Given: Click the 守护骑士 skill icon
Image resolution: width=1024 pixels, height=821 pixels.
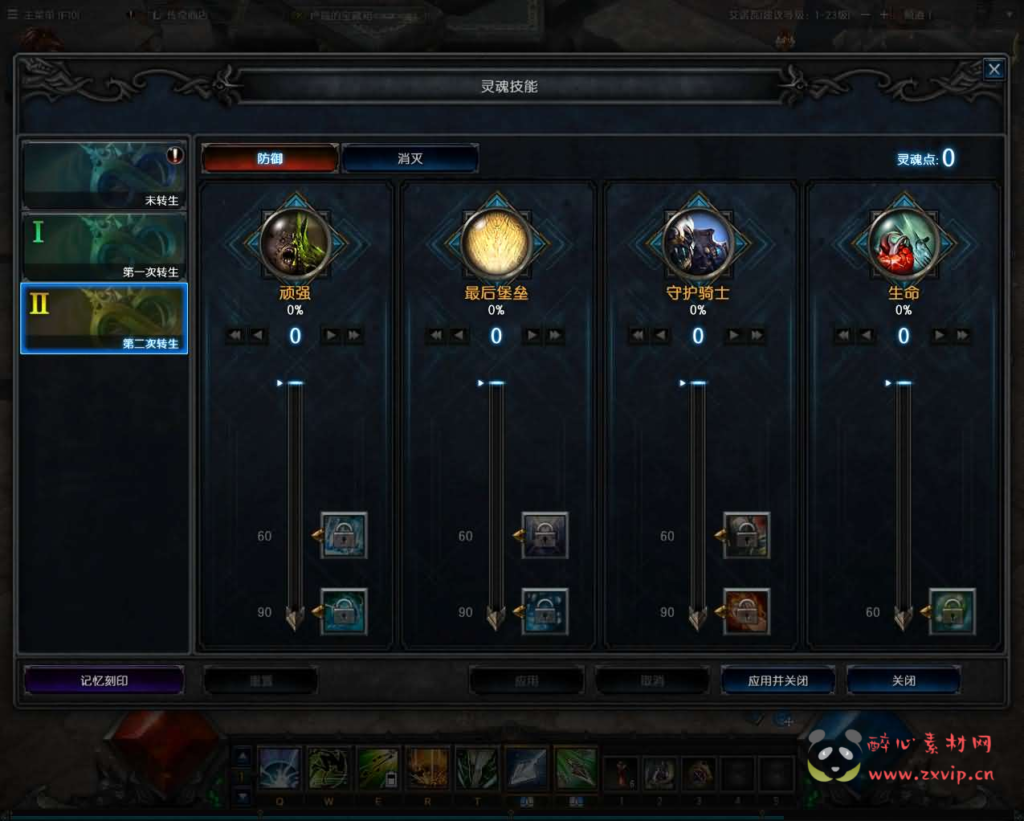Looking at the screenshot, I should (x=698, y=243).
